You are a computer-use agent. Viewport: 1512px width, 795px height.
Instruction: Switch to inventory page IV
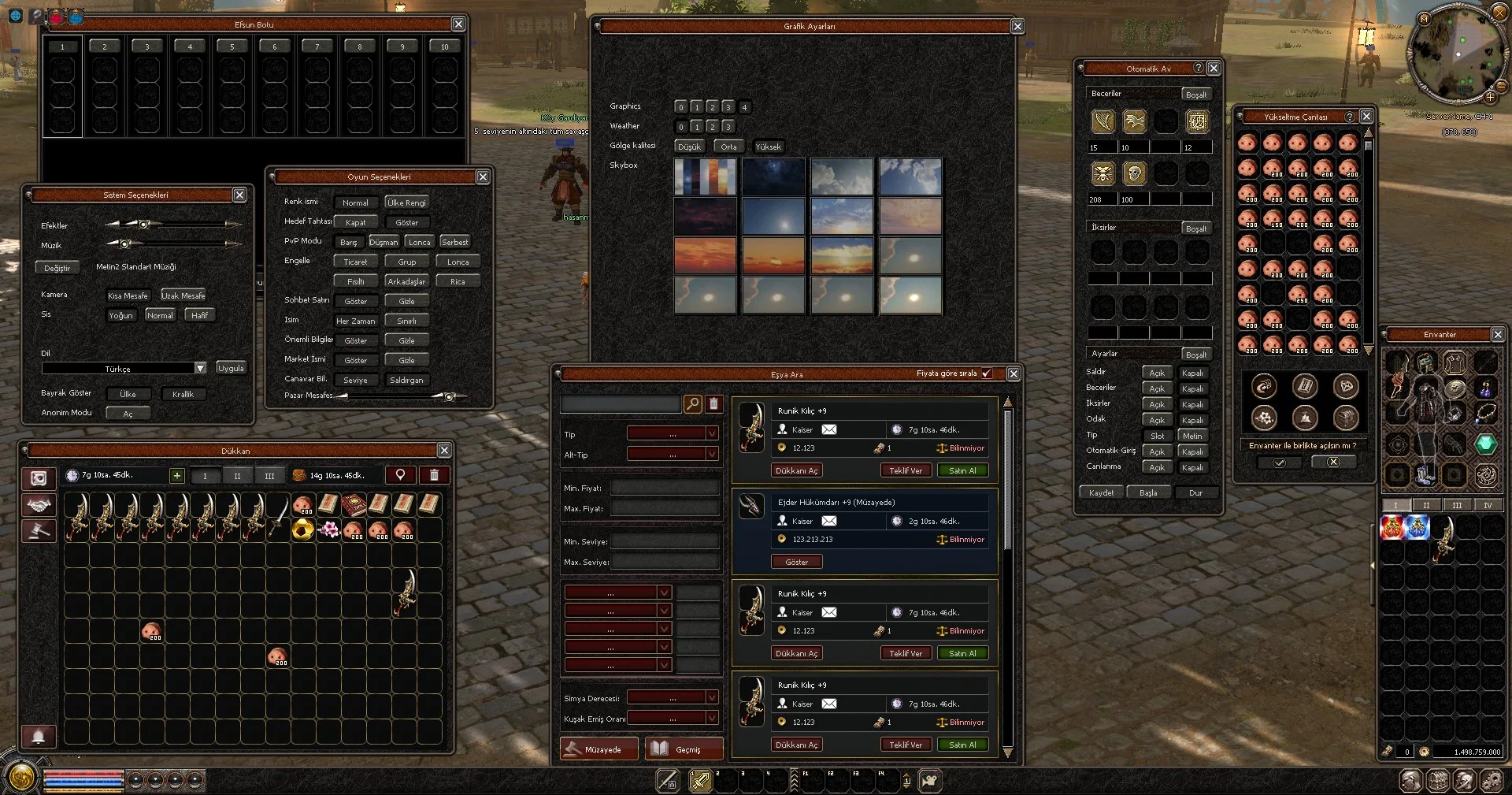click(1487, 505)
